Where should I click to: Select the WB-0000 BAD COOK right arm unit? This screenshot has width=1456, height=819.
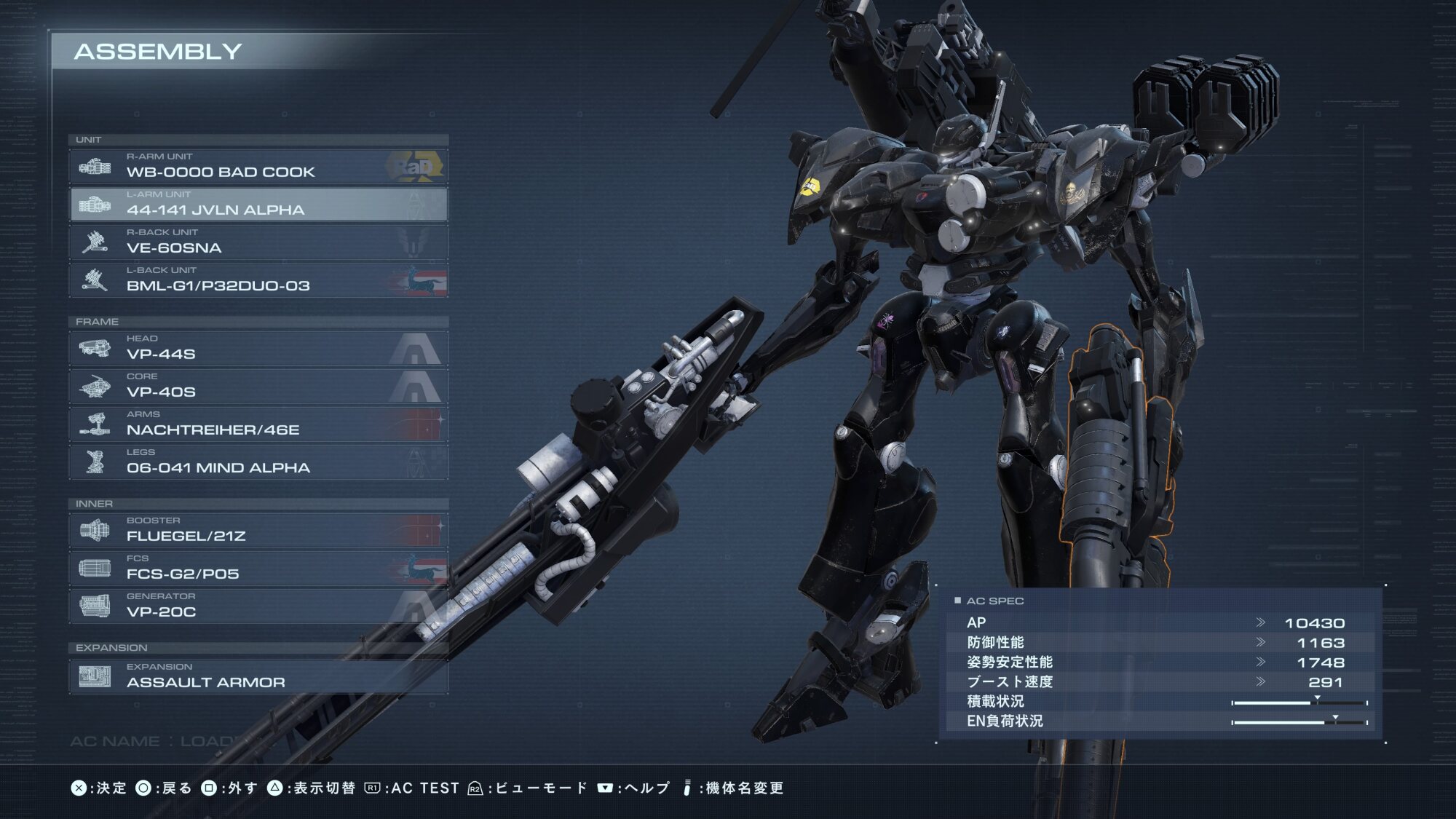pyautogui.click(x=258, y=167)
